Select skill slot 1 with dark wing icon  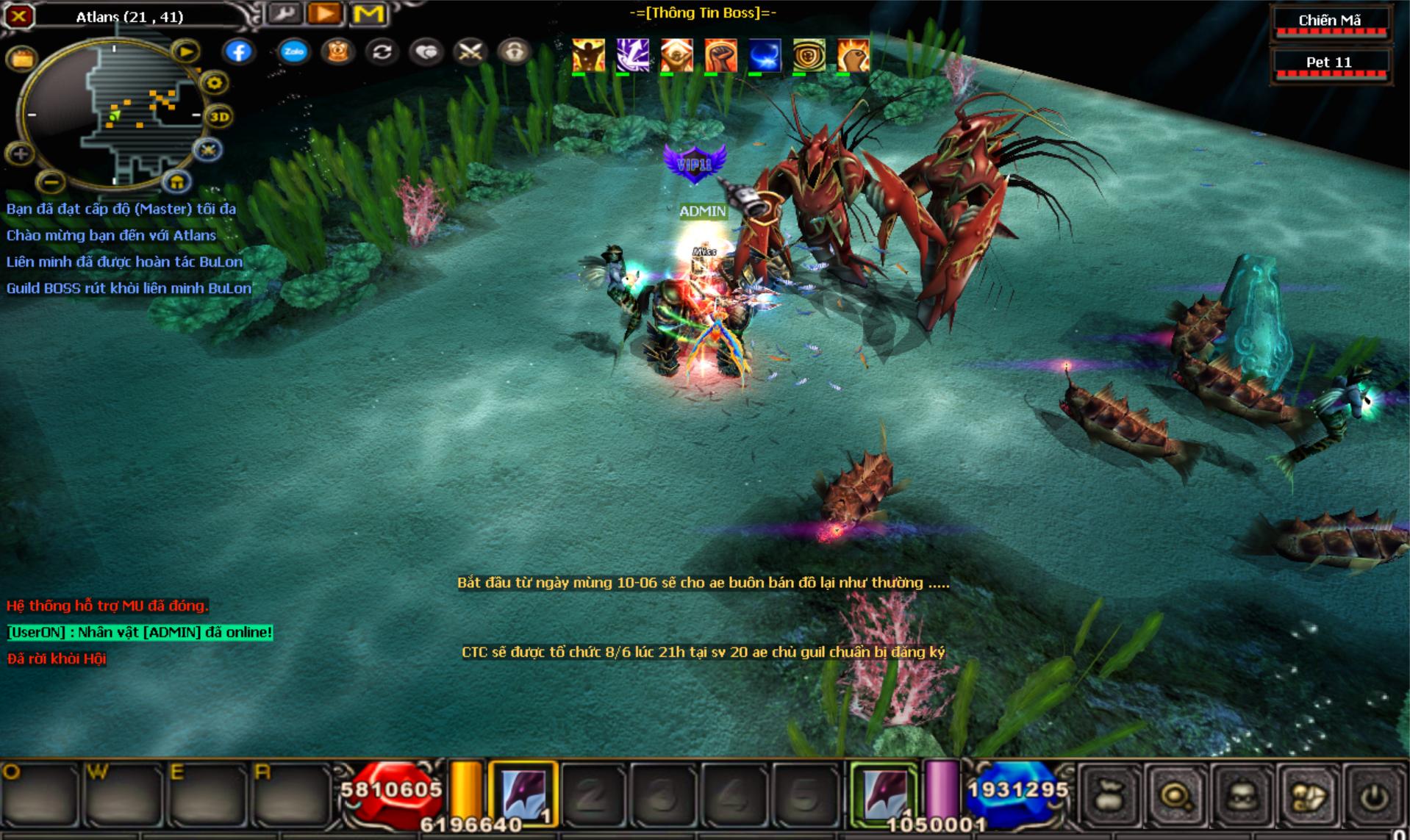coord(523,794)
